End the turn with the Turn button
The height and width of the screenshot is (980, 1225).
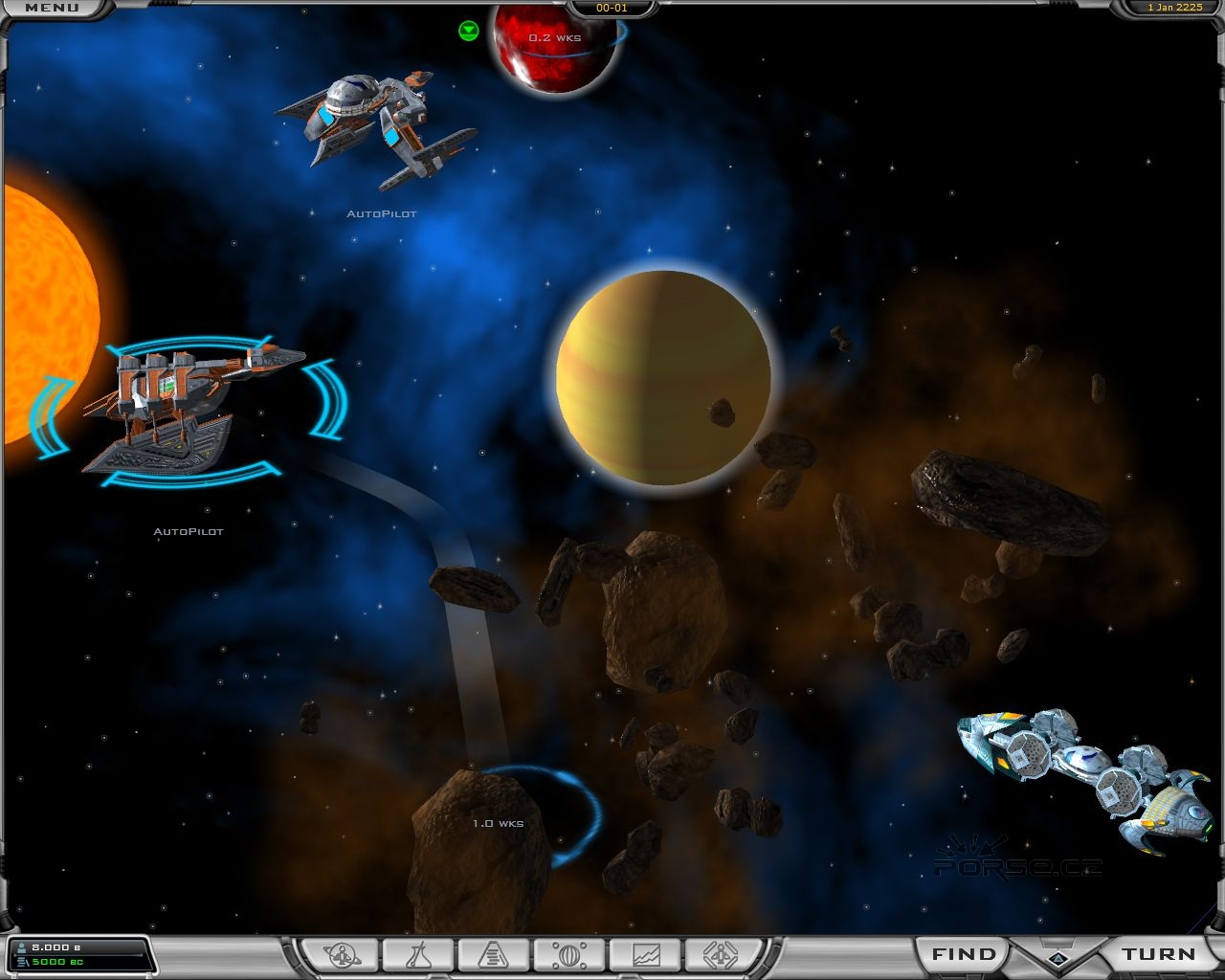pos(1159,954)
